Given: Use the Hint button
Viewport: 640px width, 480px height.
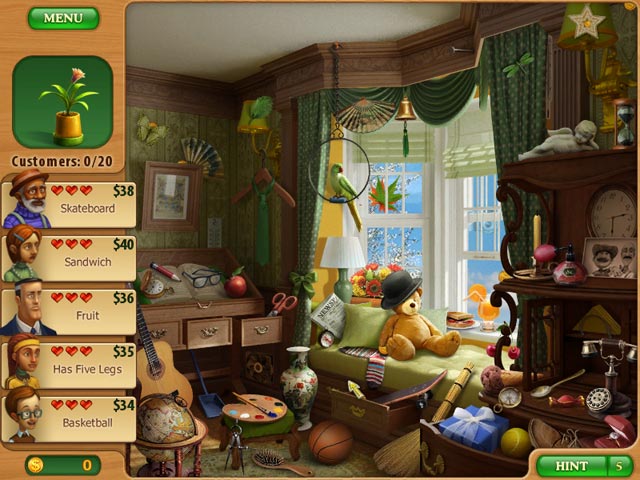Looking at the screenshot, I should (571, 465).
